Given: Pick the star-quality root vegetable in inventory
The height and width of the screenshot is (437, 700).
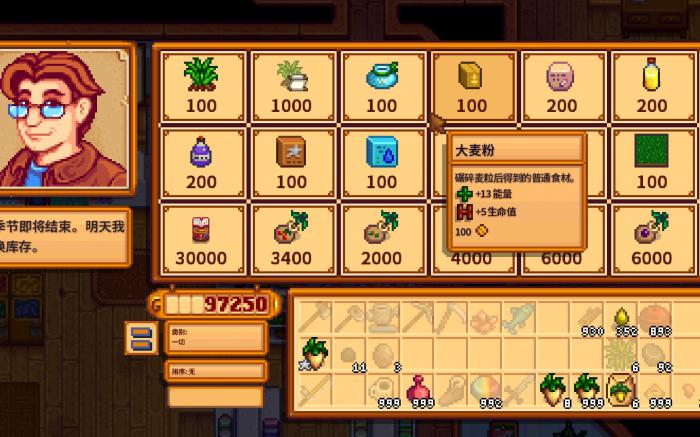Looking at the screenshot, I should coord(315,354).
